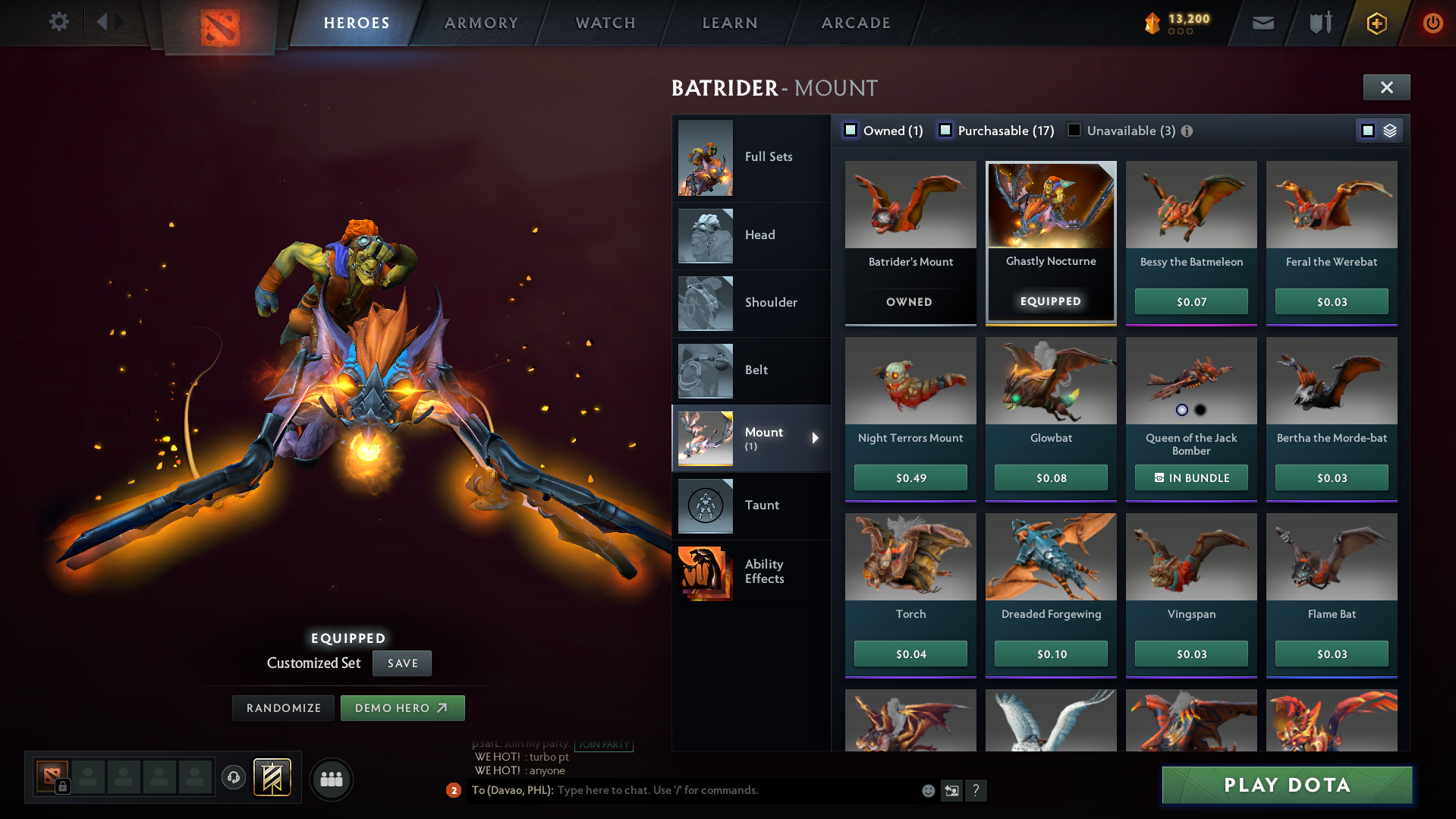This screenshot has width=1456, height=819.
Task: Open the WATCH menu
Action: (x=605, y=23)
